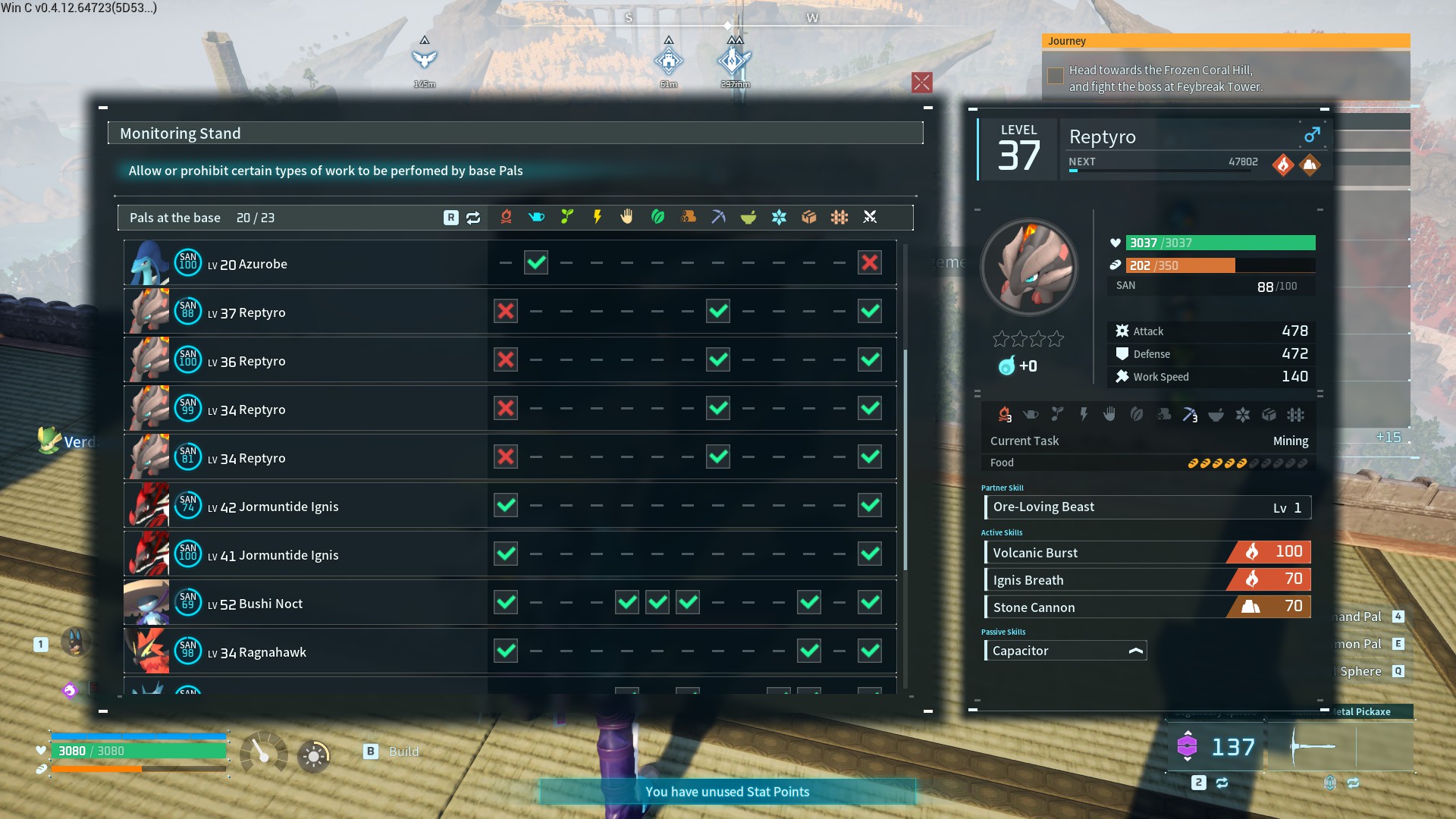1456x819 pixels.
Task: Toggle Azurobe's watering work checkbox
Action: pos(536,263)
